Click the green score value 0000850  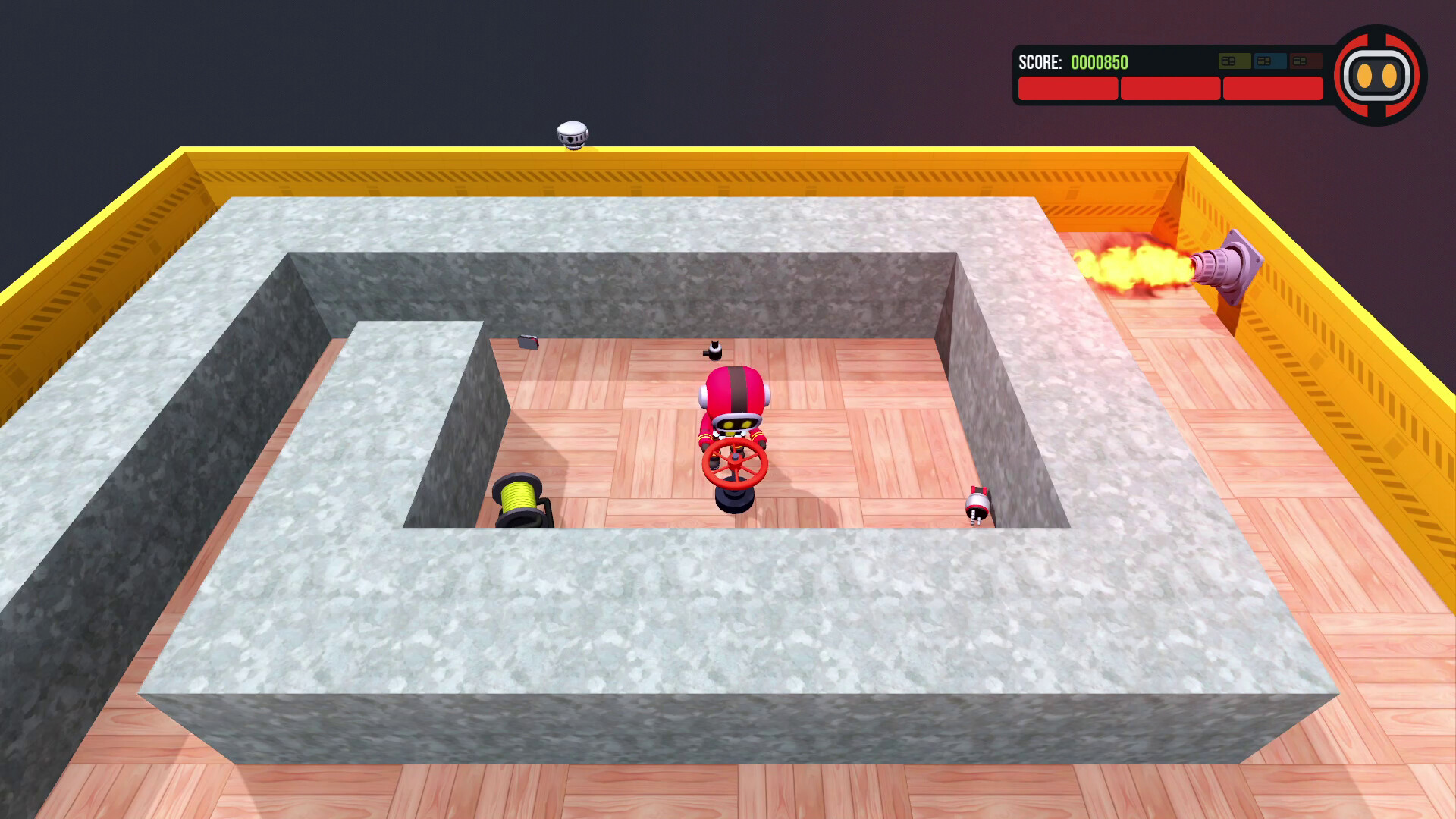1100,63
